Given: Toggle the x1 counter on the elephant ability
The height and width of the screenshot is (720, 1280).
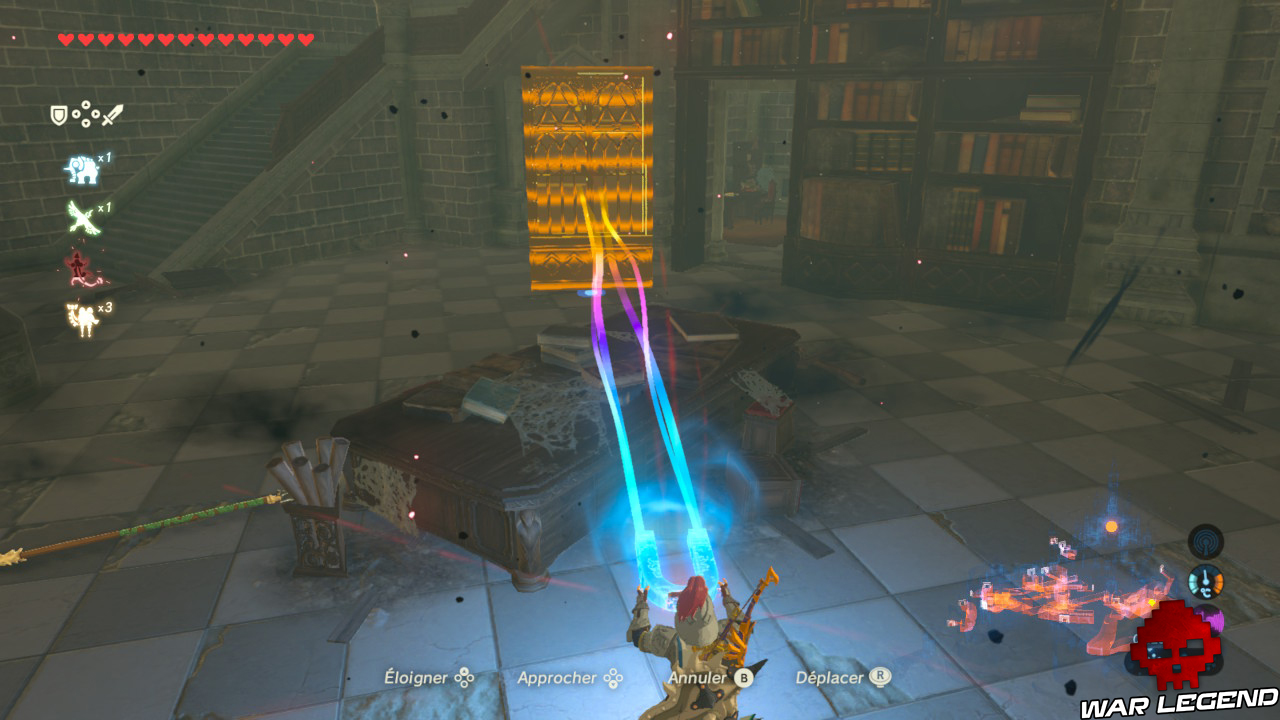Looking at the screenshot, I should (x=105, y=158).
